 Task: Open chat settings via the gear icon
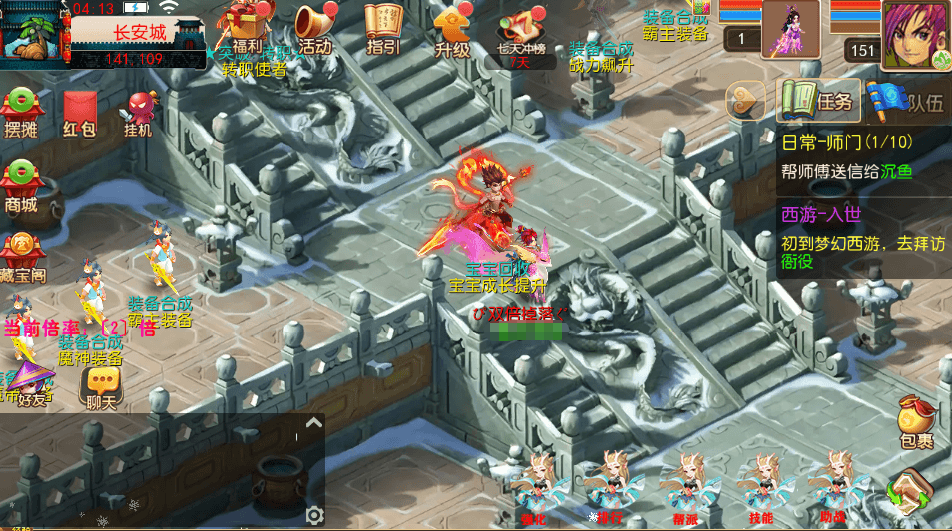coord(314,515)
